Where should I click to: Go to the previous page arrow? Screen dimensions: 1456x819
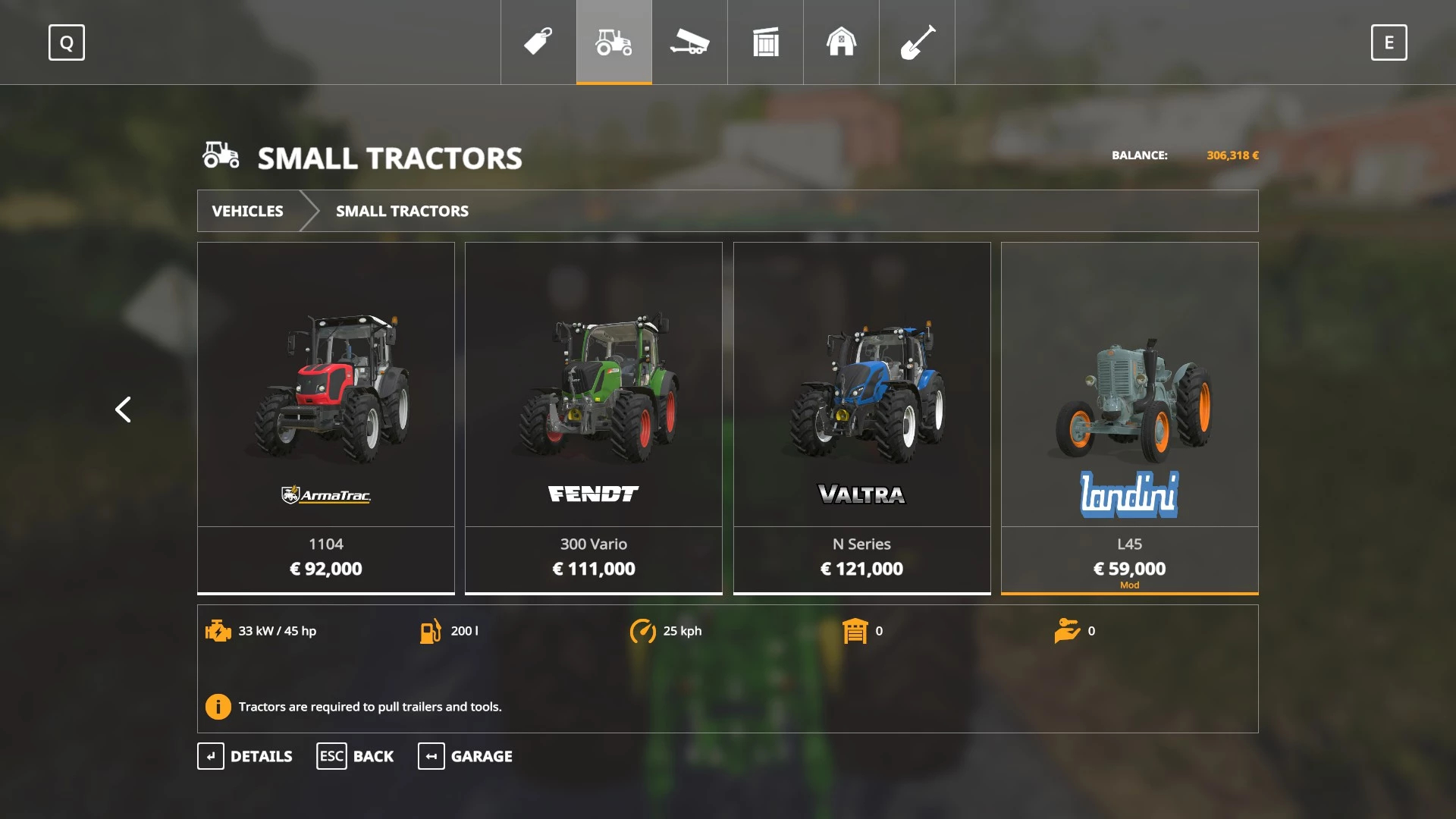[123, 409]
